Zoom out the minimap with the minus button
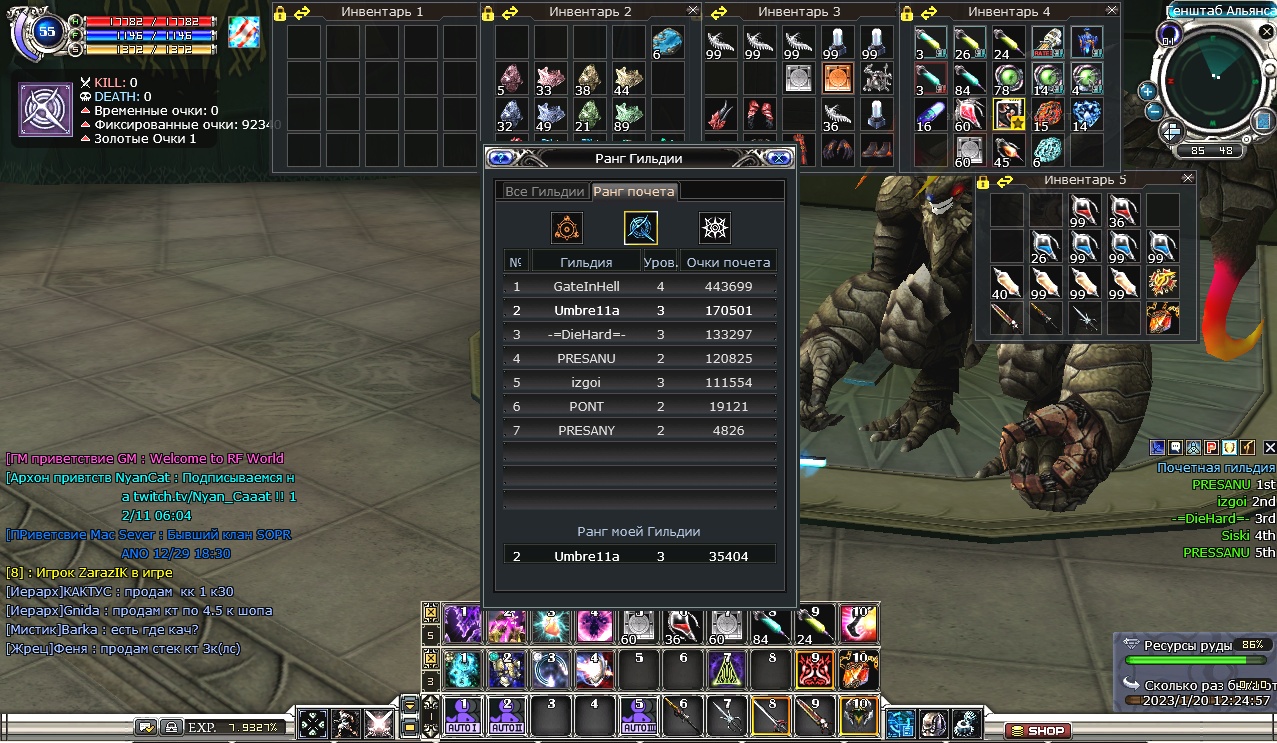The height and width of the screenshot is (743, 1277). (x=1152, y=111)
